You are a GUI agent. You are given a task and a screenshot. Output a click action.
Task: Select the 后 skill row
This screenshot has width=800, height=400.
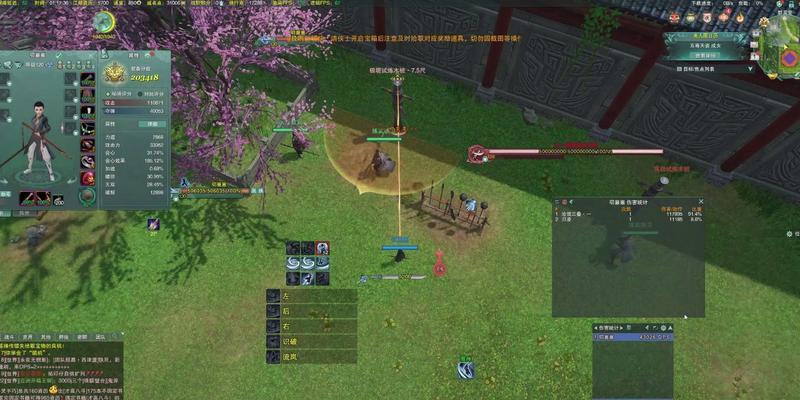[x=311, y=312]
